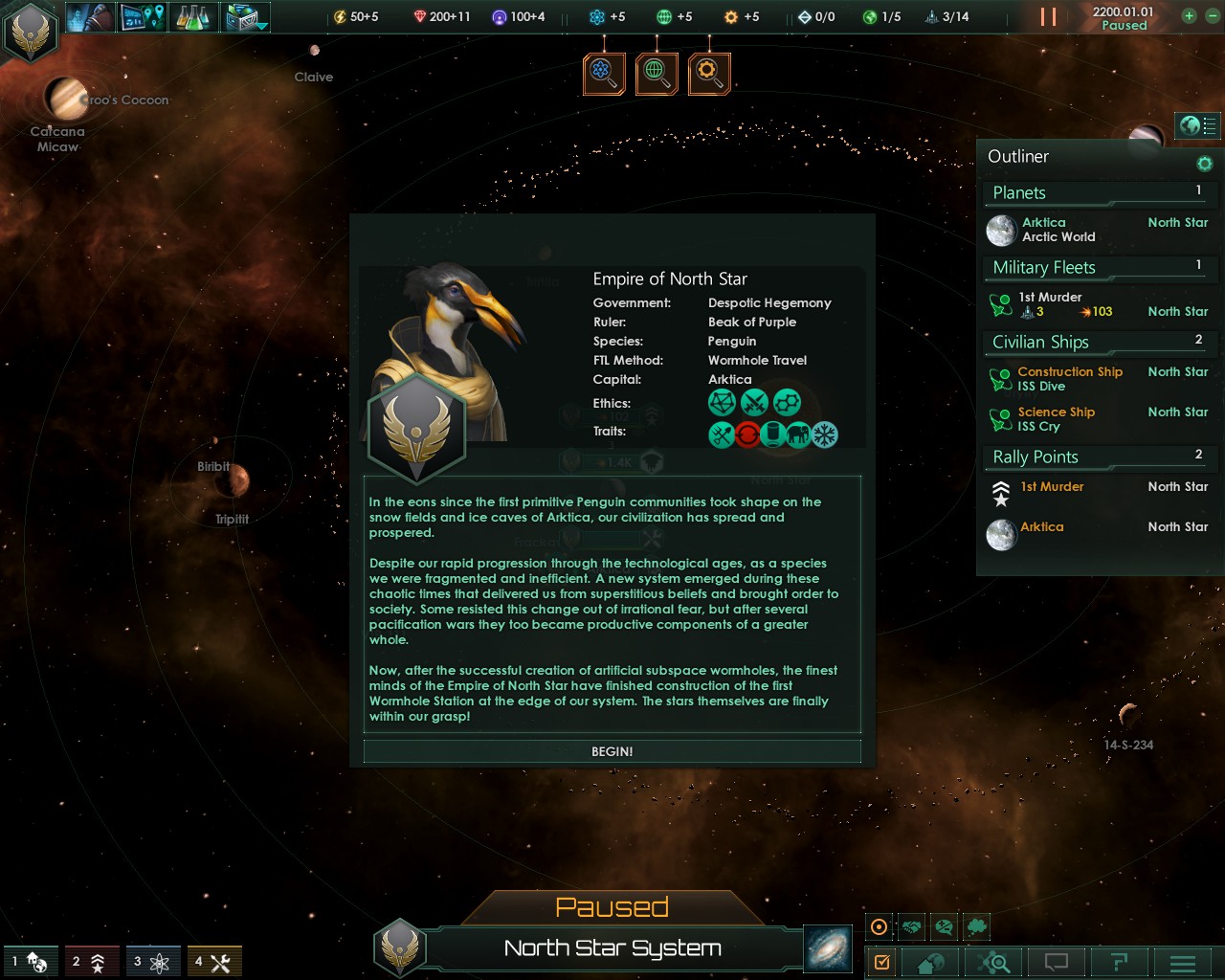Click the thought bubble opinions icon
Viewport: 1225px width, 980px height.
point(975,926)
